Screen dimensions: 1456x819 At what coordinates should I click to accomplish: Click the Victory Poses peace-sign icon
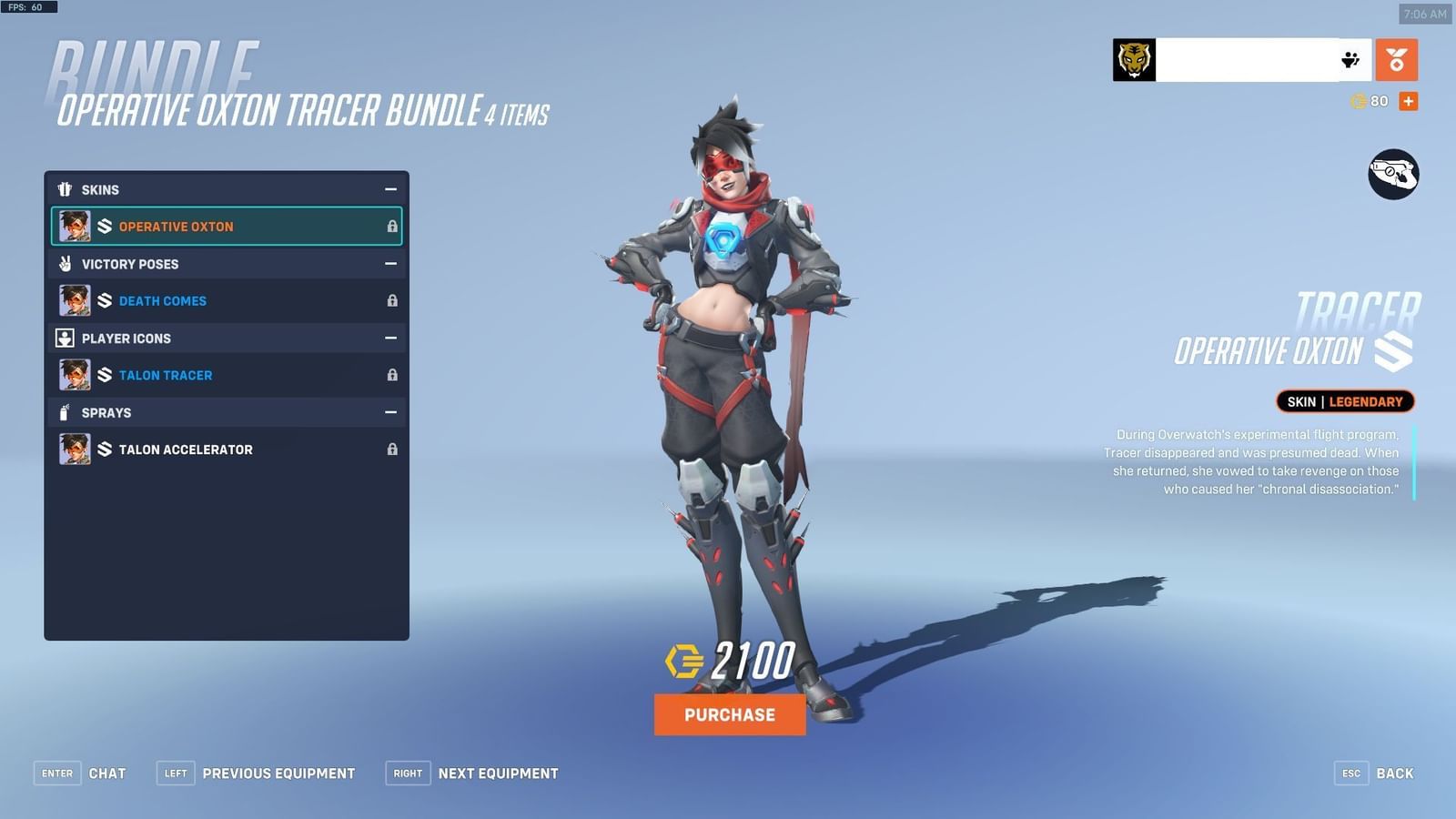[x=64, y=264]
